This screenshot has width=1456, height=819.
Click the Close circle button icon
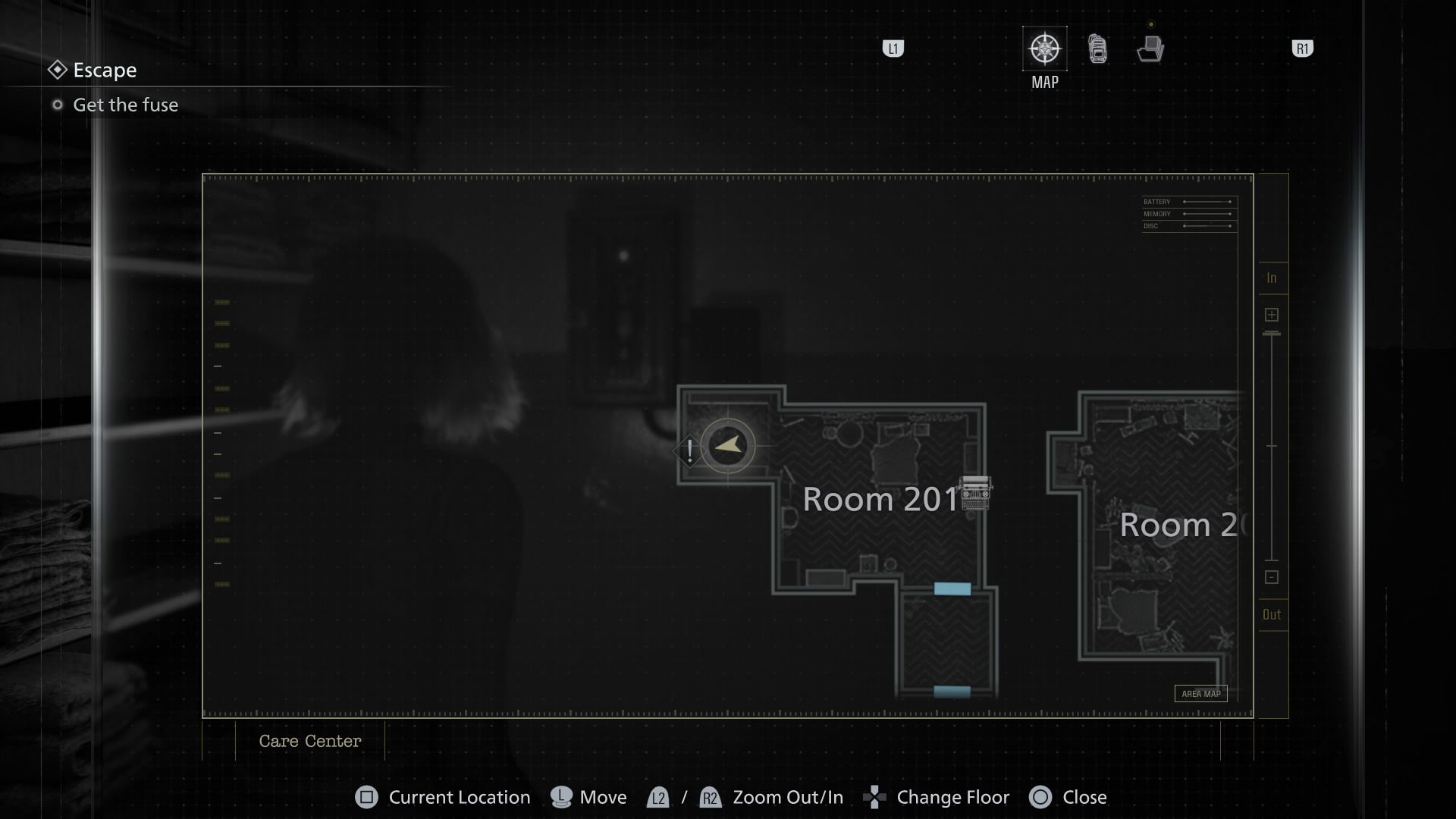click(x=1040, y=797)
